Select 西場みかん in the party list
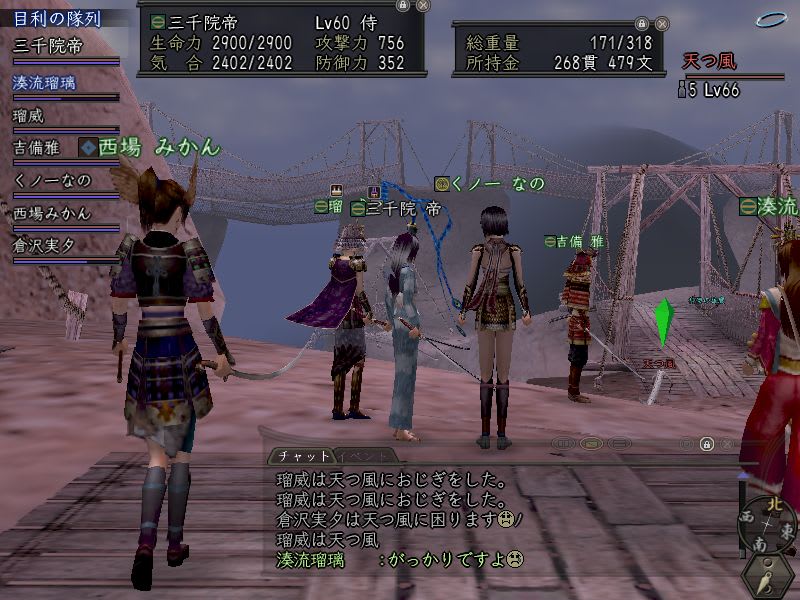Screen dimensions: 800x600 pyautogui.click(x=52, y=212)
